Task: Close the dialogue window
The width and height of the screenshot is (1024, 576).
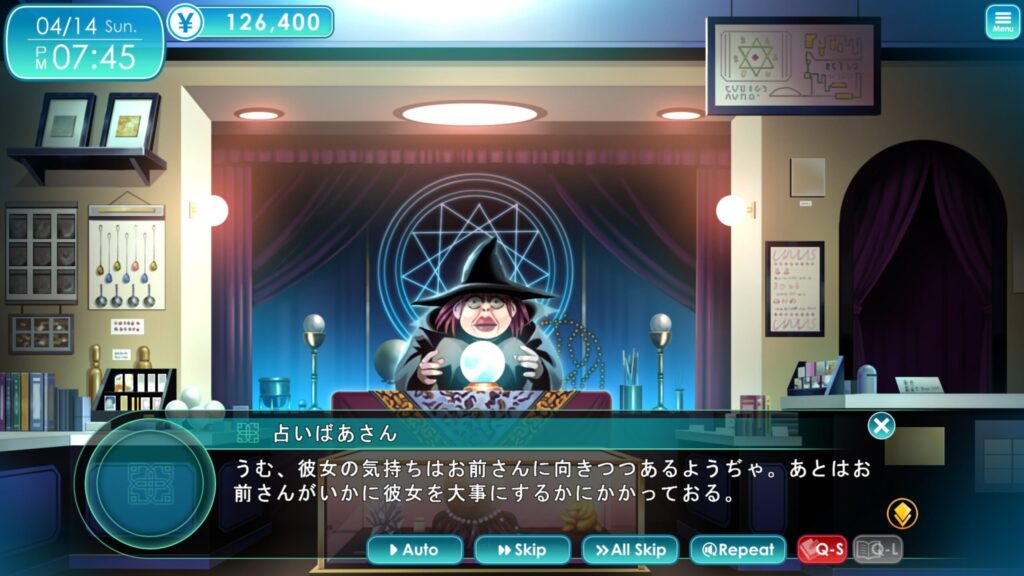Action: pyautogui.click(x=881, y=426)
